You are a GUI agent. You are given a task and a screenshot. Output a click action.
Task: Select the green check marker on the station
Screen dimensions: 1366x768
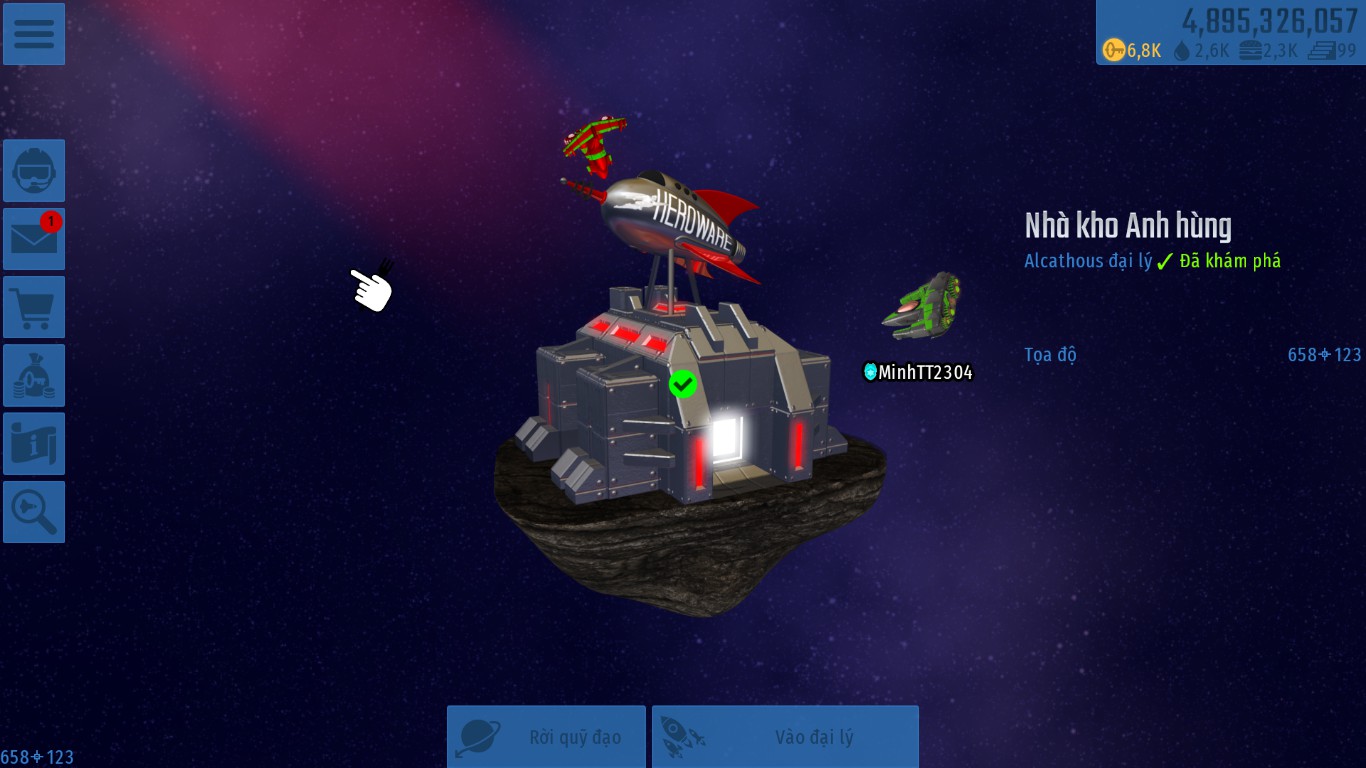point(683,383)
